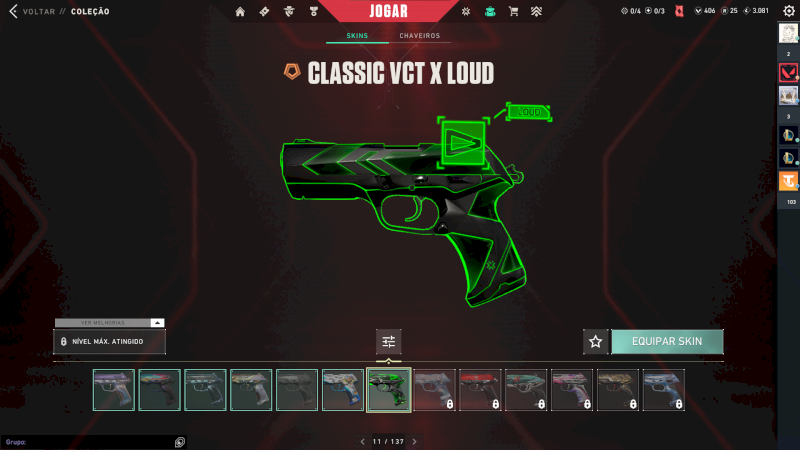
Task: Go to the previous skin page arrow
Action: pyautogui.click(x=363, y=441)
